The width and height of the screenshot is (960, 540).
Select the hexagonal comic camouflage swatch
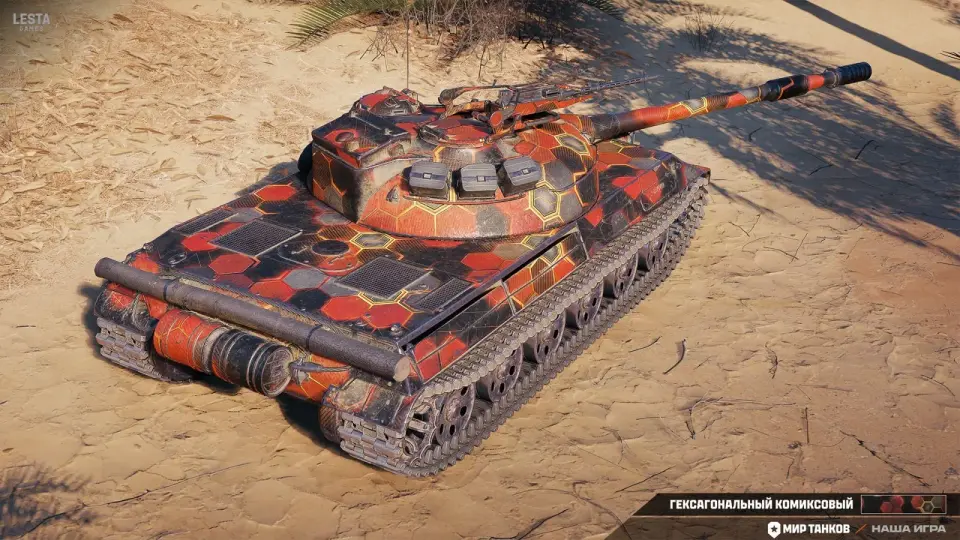903,504
